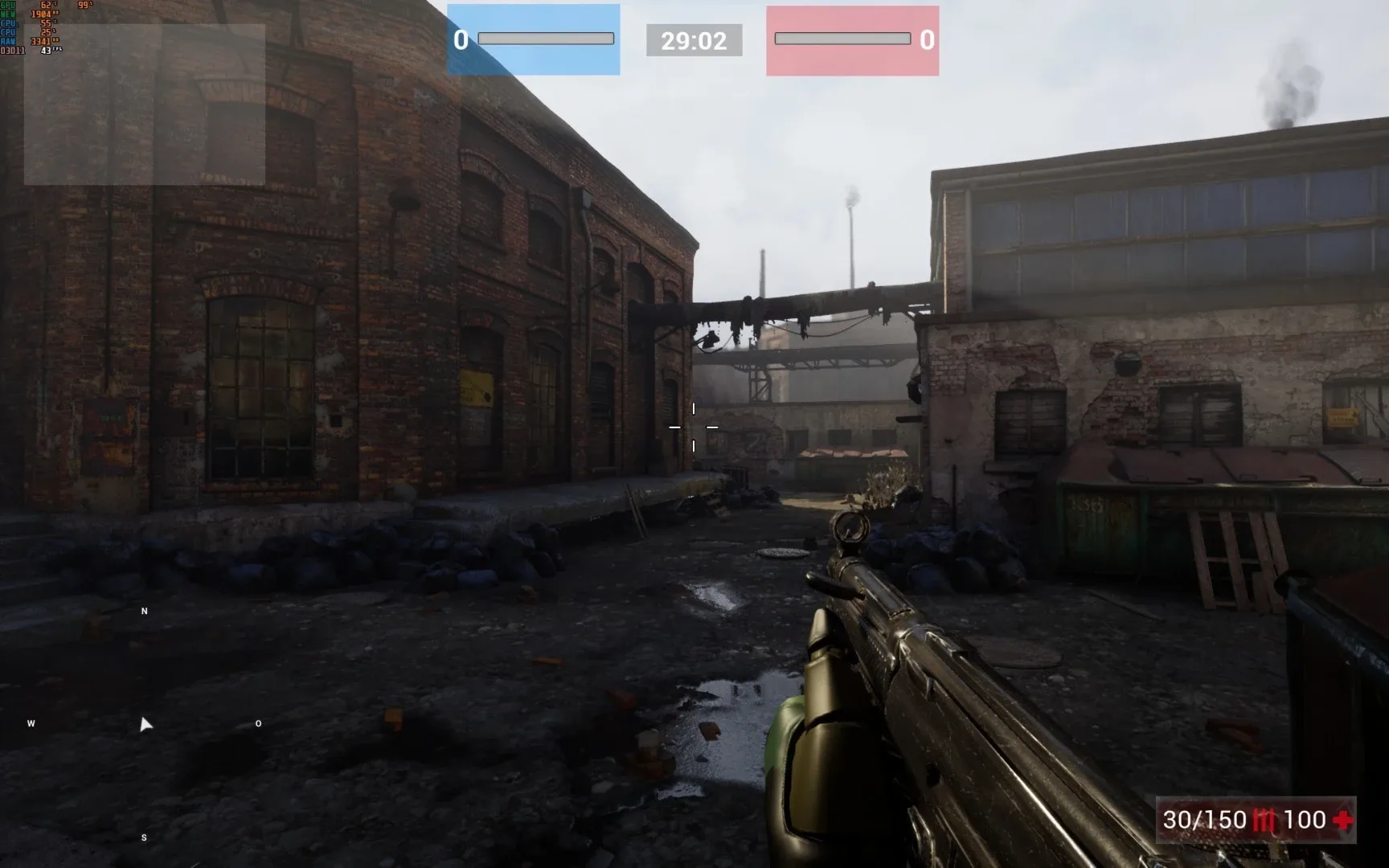Expand the red team ticket bar

pos(843,36)
